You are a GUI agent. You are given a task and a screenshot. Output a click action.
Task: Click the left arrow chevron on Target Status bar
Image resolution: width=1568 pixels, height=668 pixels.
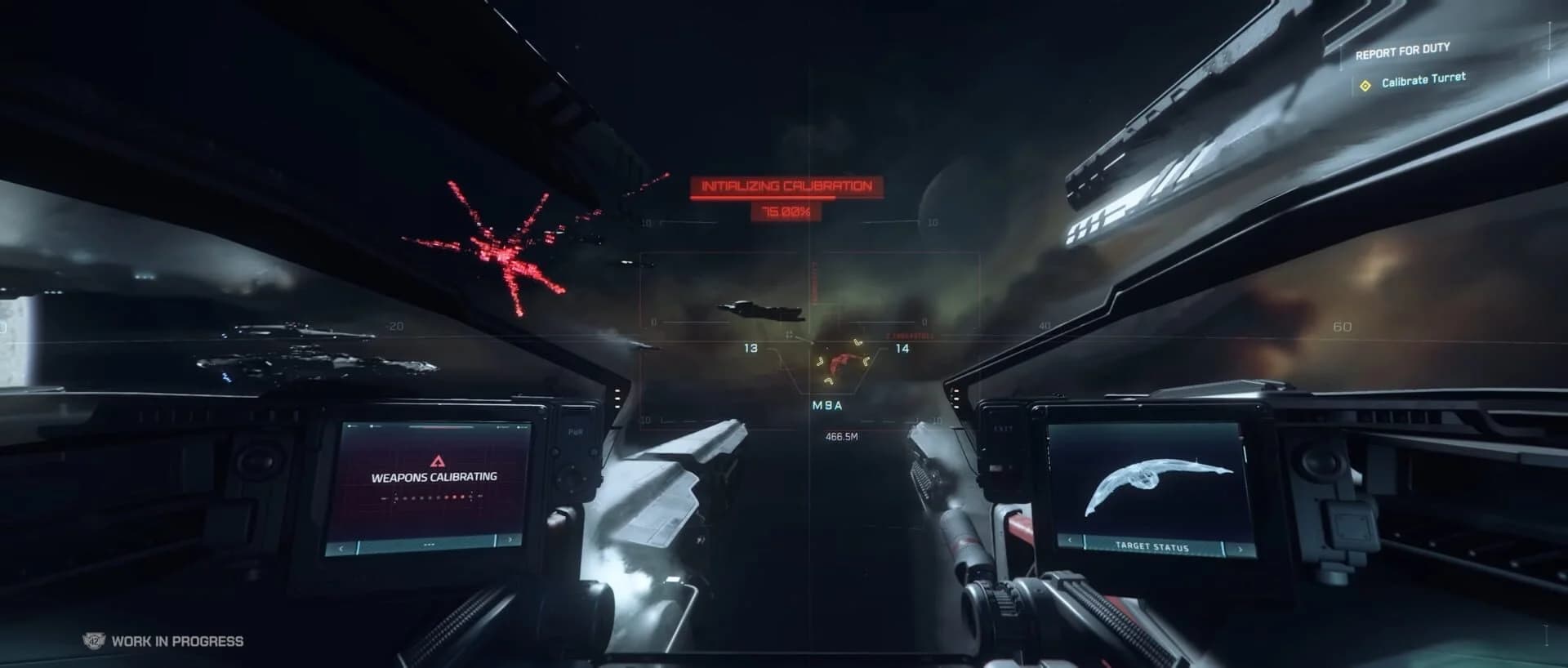point(1069,541)
